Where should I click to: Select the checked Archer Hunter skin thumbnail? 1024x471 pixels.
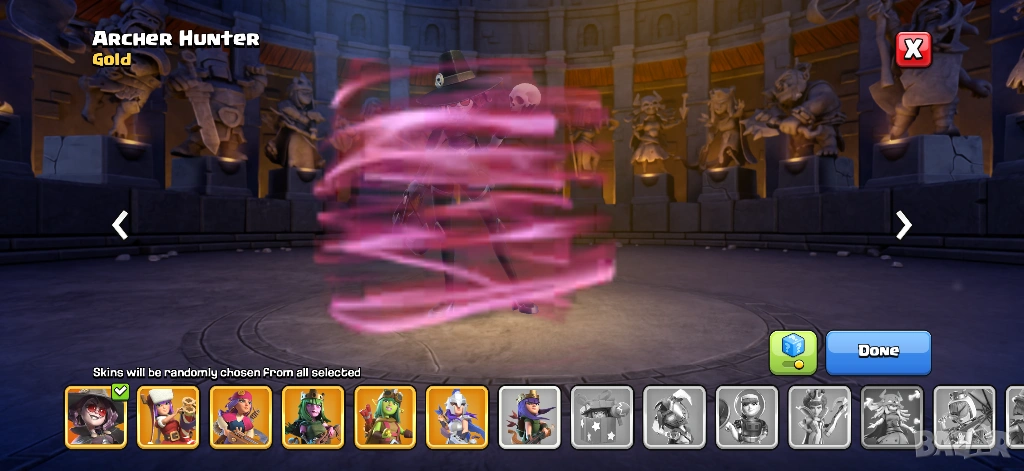click(x=96, y=416)
